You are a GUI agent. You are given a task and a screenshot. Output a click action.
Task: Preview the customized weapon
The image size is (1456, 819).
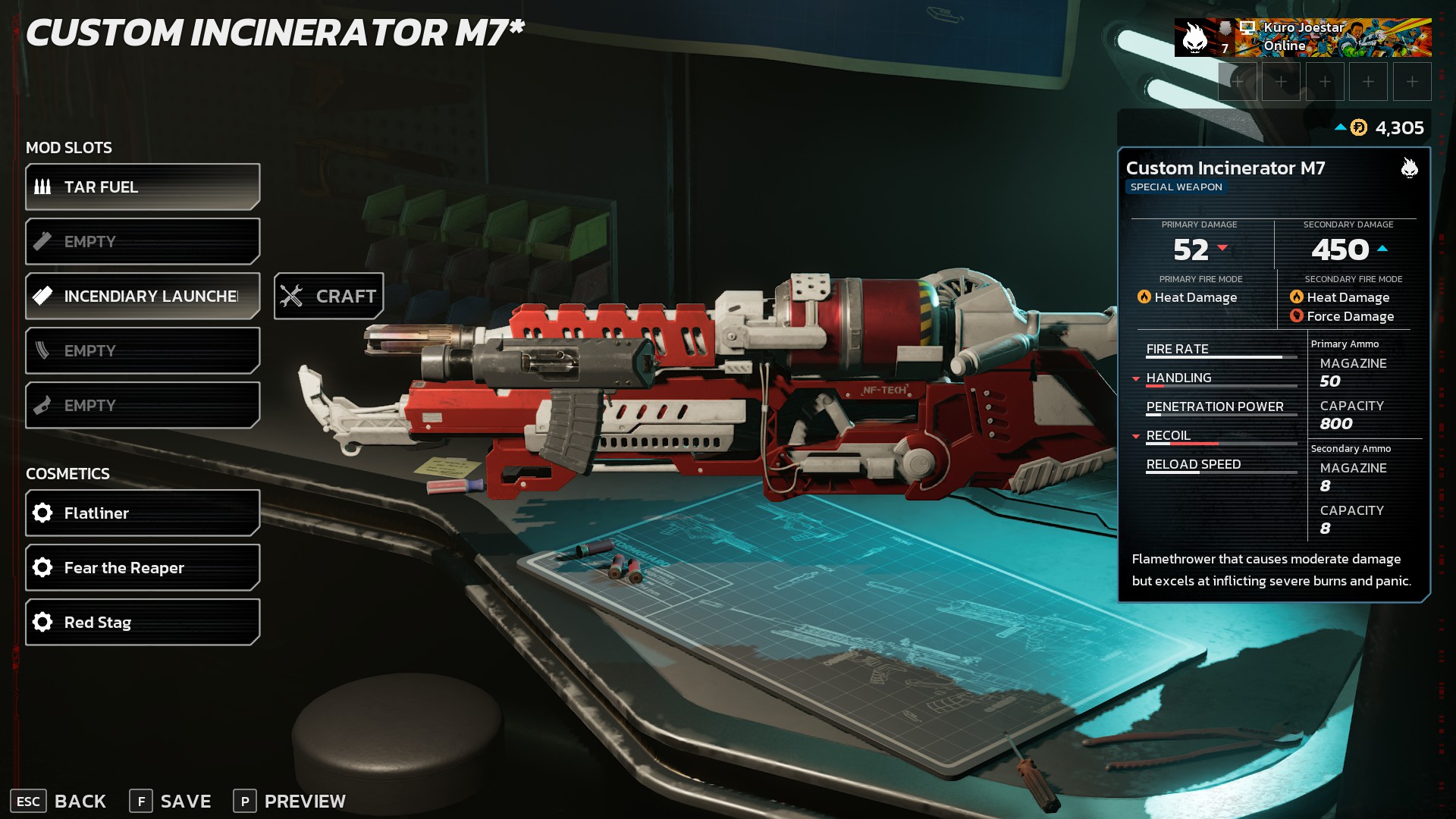(290, 802)
